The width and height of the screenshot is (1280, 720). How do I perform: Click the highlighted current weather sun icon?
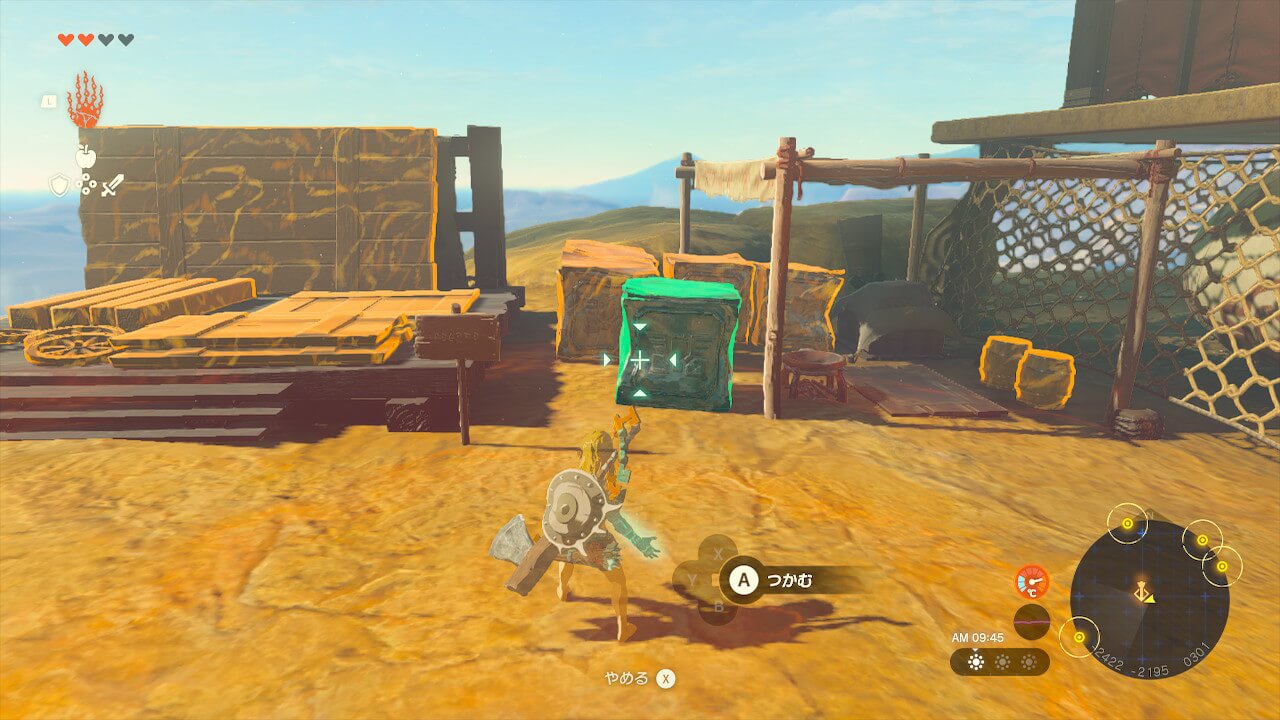click(x=976, y=662)
